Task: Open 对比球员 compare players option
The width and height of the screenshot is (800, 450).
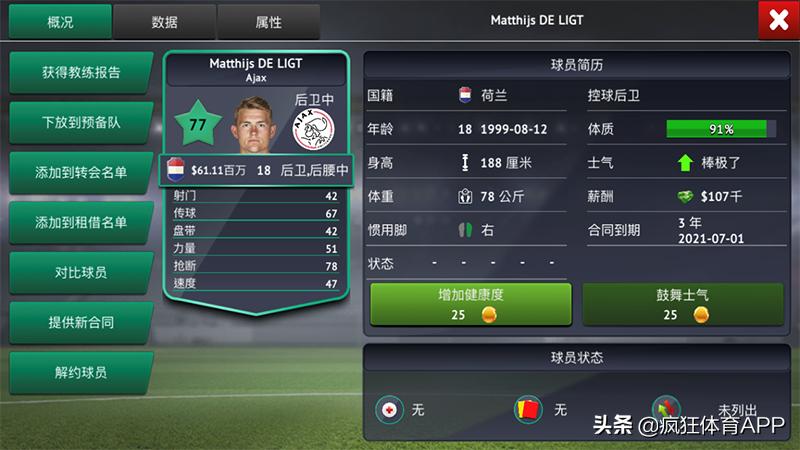Action: point(81,272)
